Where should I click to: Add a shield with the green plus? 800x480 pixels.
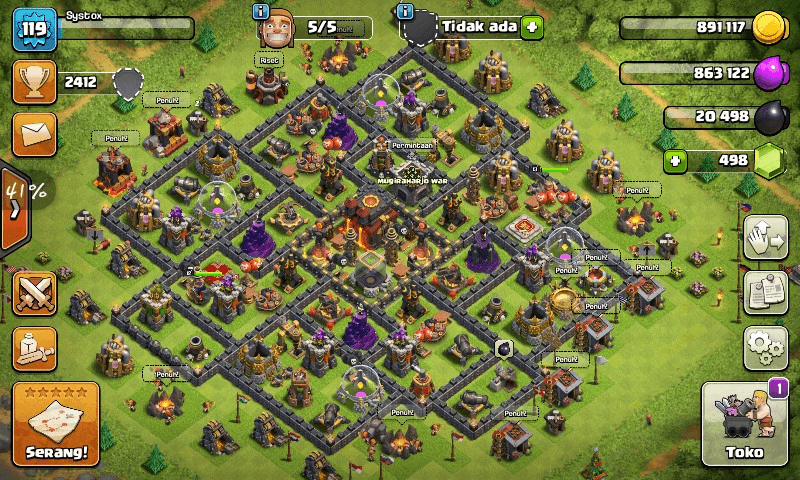coord(531,27)
